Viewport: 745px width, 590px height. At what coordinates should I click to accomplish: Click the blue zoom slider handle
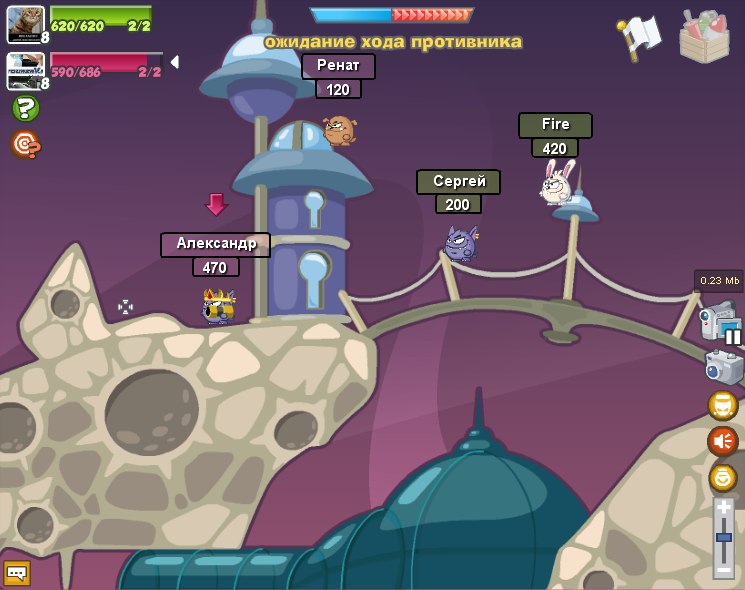coord(723,538)
